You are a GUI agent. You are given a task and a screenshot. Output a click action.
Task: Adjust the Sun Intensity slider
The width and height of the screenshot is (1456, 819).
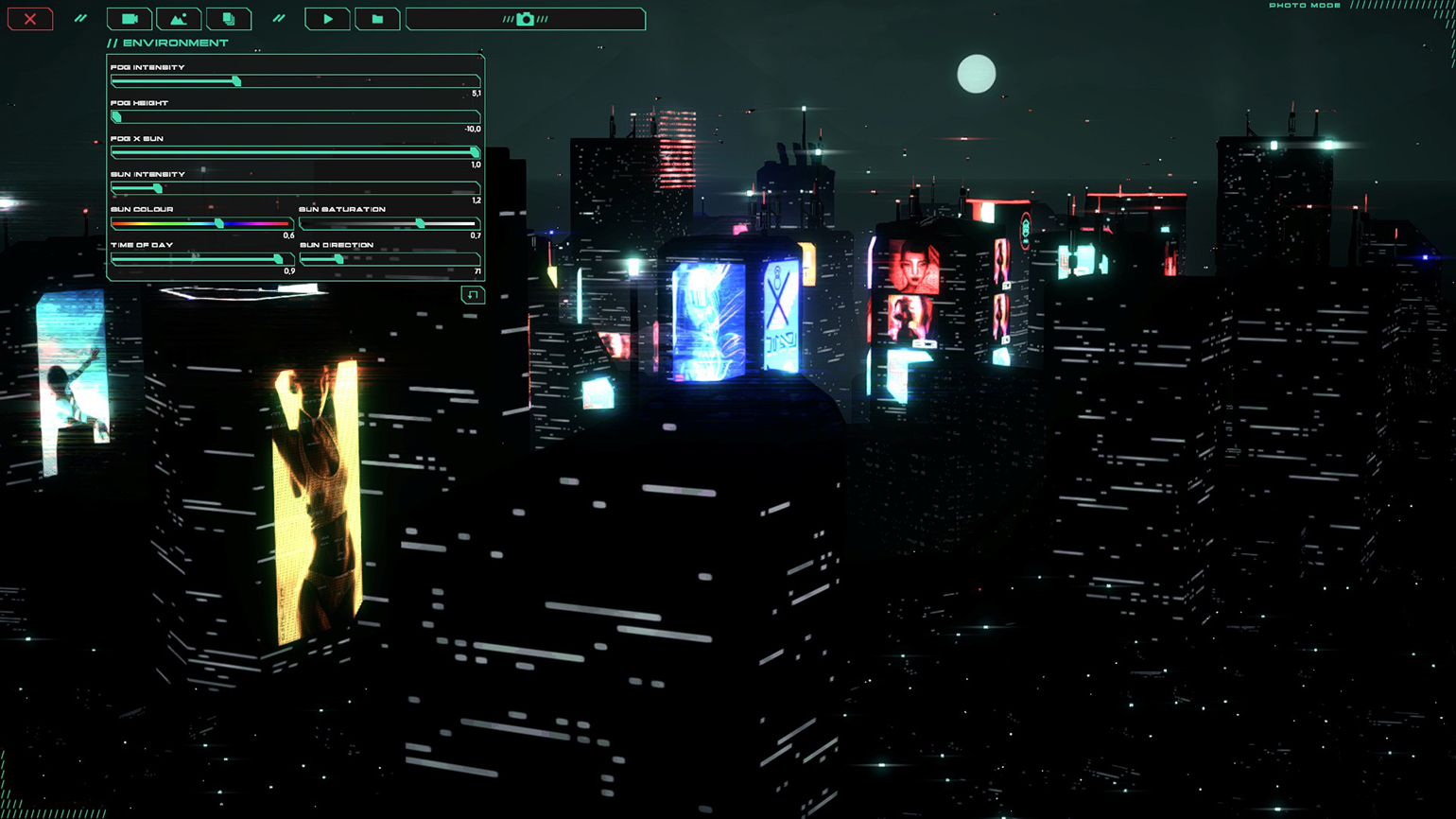[157, 188]
